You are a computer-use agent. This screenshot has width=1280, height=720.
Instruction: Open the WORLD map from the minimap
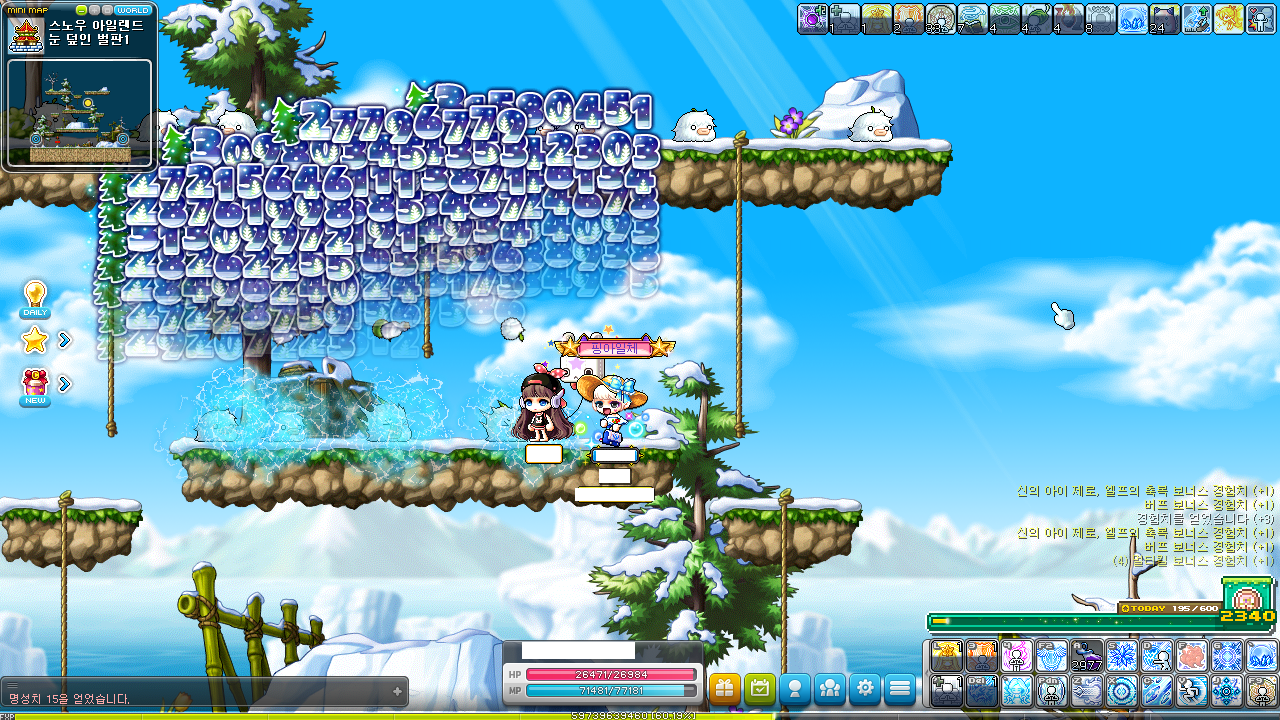pyautogui.click(x=133, y=10)
